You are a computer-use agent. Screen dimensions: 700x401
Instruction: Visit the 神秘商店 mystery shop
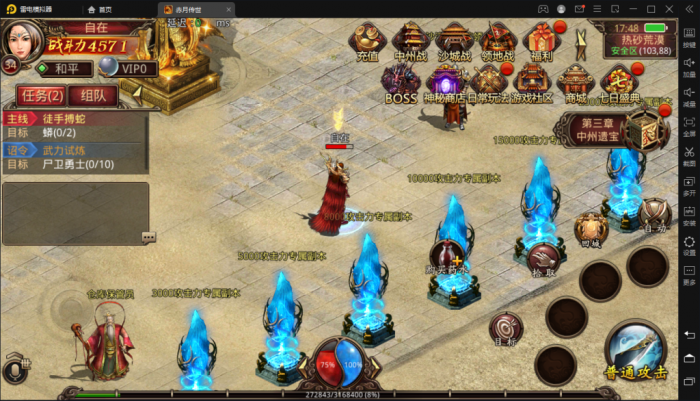(x=443, y=84)
